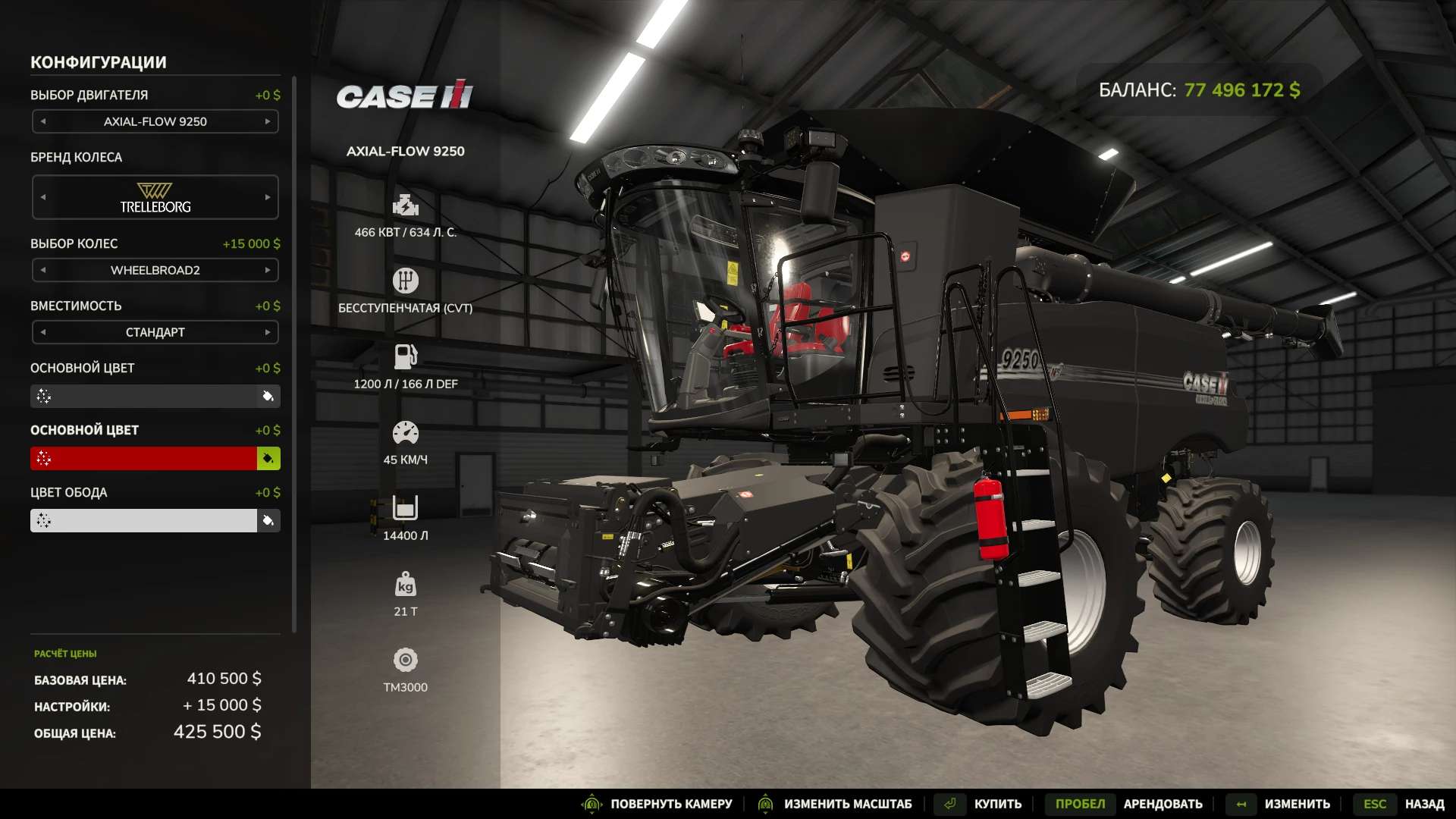Toggle the paint bucket on first color row
This screenshot has height=819, width=1456.
coord(270,396)
